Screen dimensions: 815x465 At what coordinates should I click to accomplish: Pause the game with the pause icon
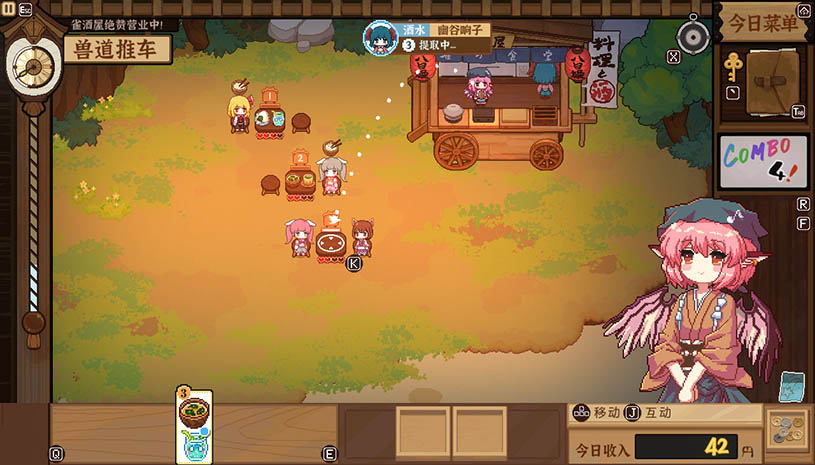click(9, 8)
